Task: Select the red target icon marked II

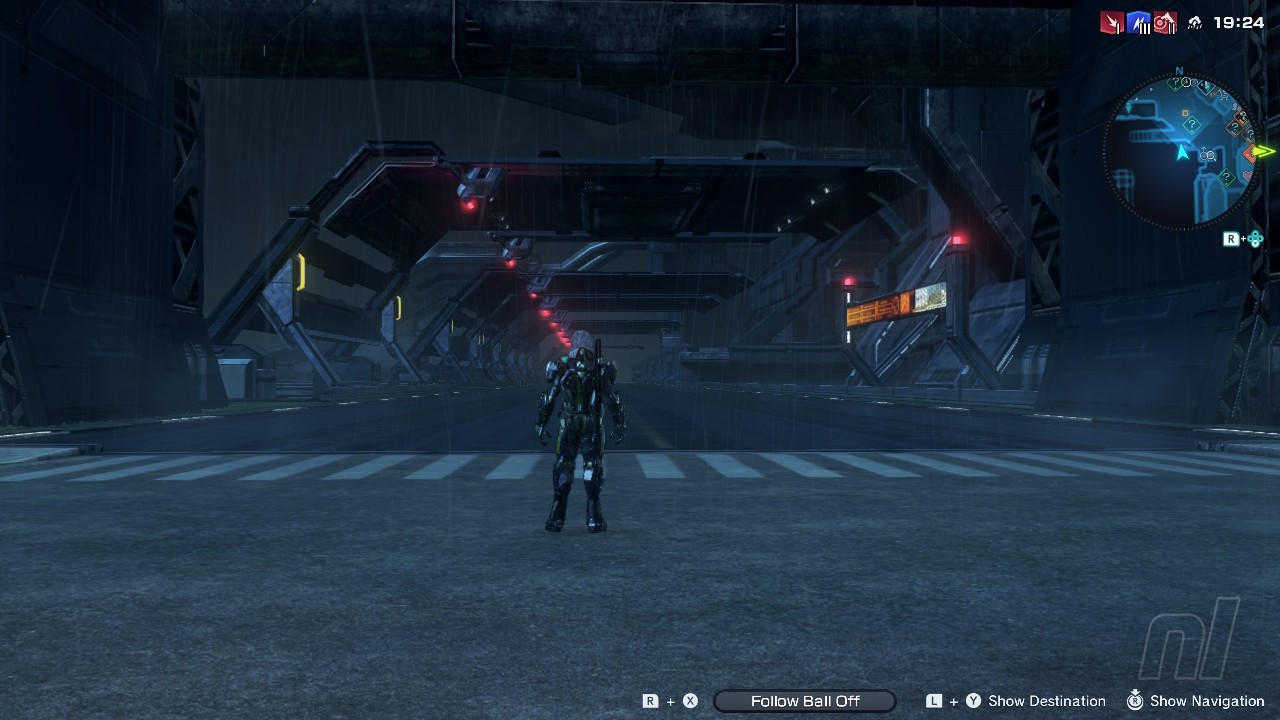Action: (x=1165, y=22)
